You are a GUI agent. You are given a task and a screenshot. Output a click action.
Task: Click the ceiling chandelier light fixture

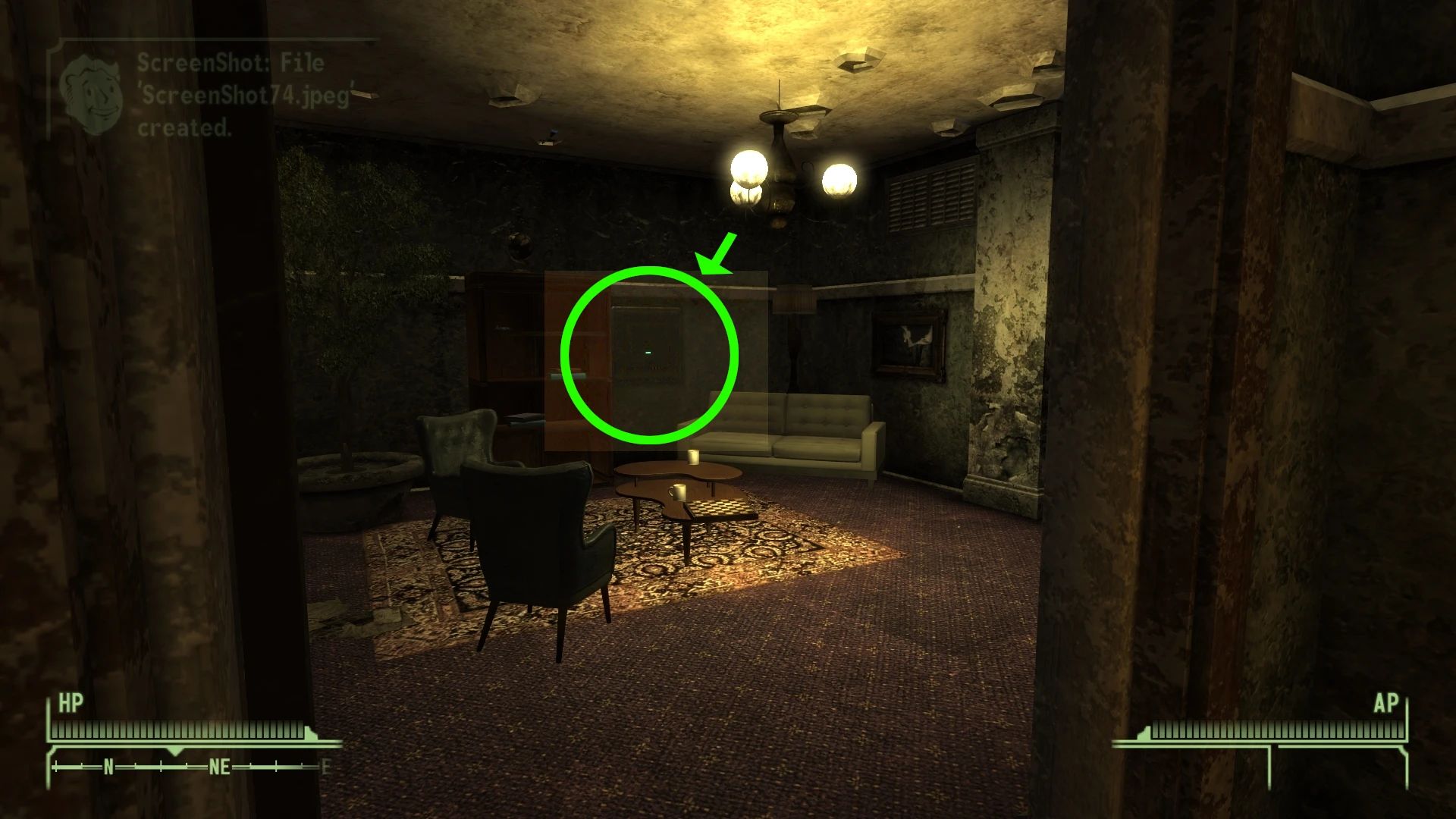click(x=781, y=152)
